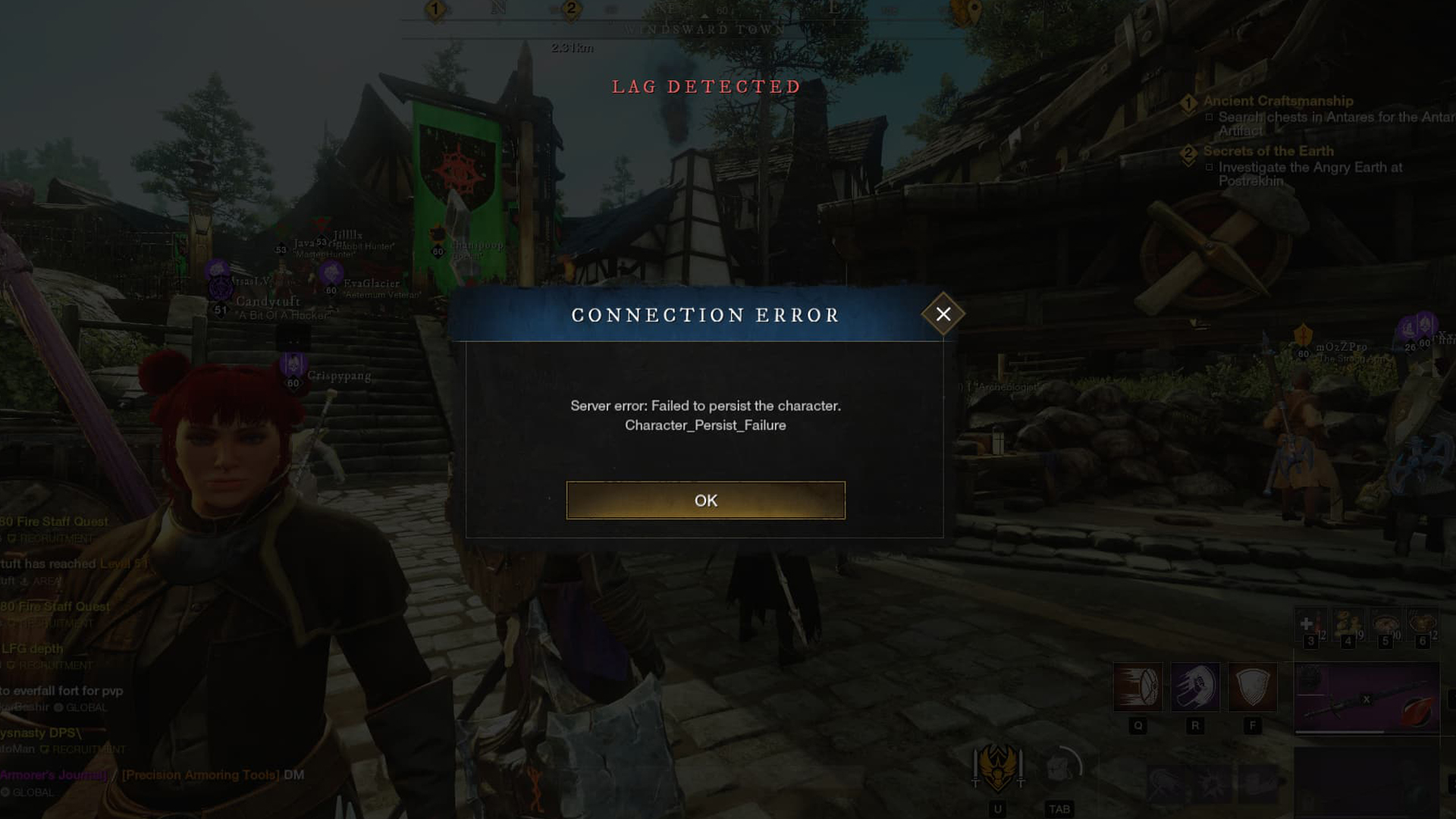The height and width of the screenshot is (819, 1456).
Task: Trigger the Defensive Stance ability on F
Action: [x=1253, y=686]
